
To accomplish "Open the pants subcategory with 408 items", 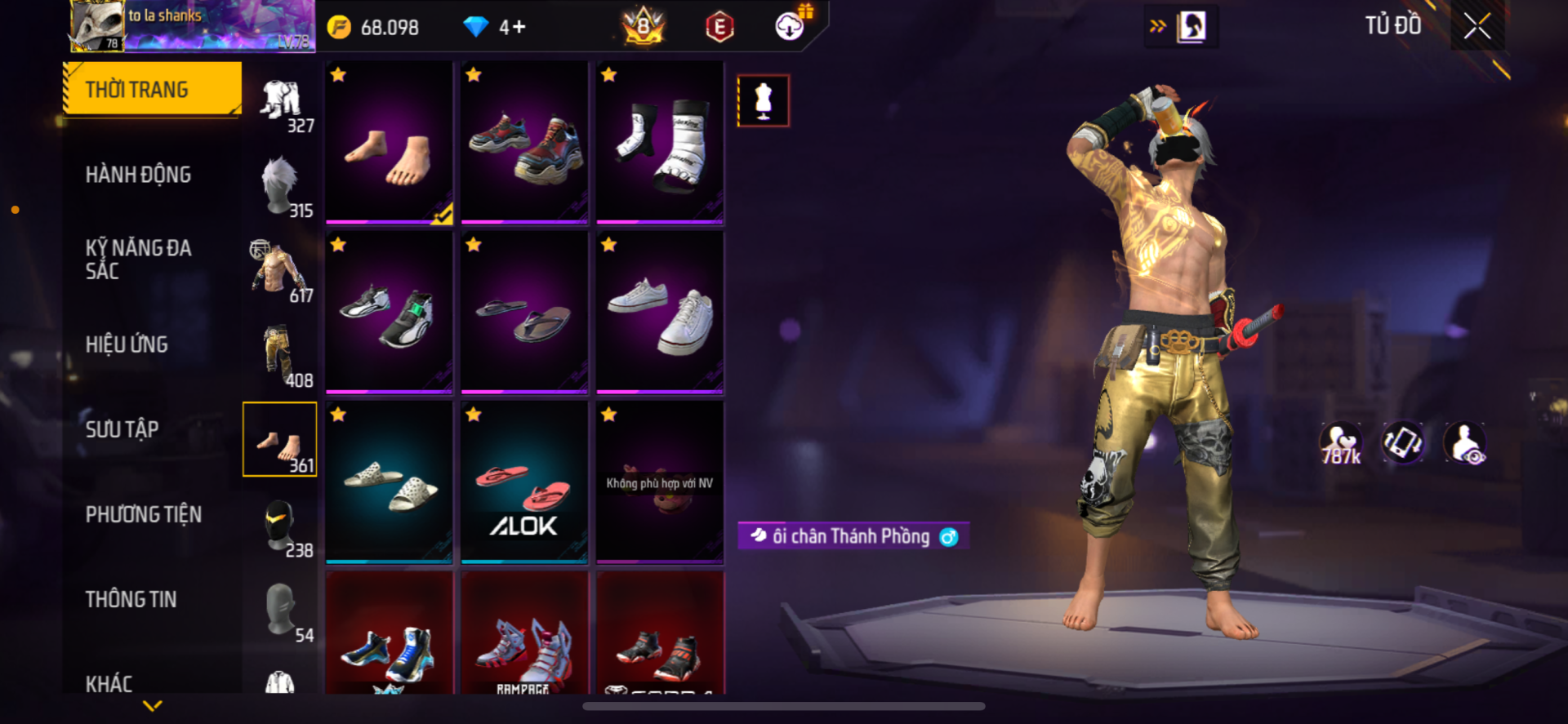I will 280,356.
